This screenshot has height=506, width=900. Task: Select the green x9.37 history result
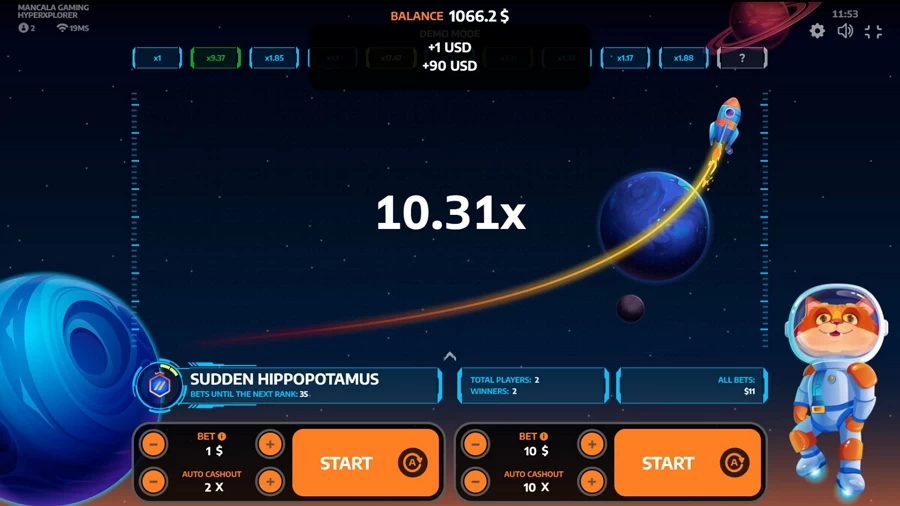tap(216, 58)
